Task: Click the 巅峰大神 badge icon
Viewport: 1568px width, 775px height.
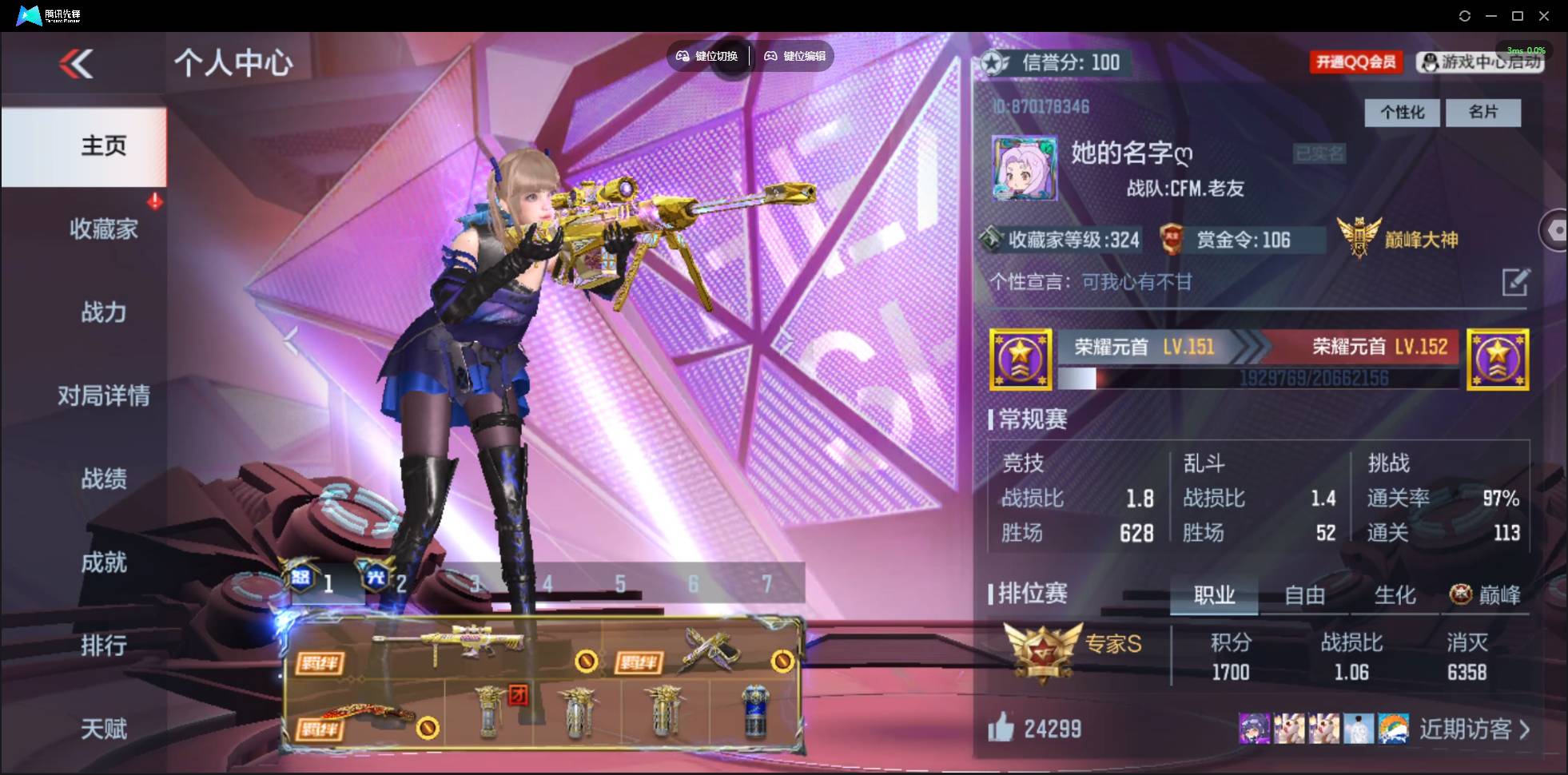Action: tap(1359, 237)
